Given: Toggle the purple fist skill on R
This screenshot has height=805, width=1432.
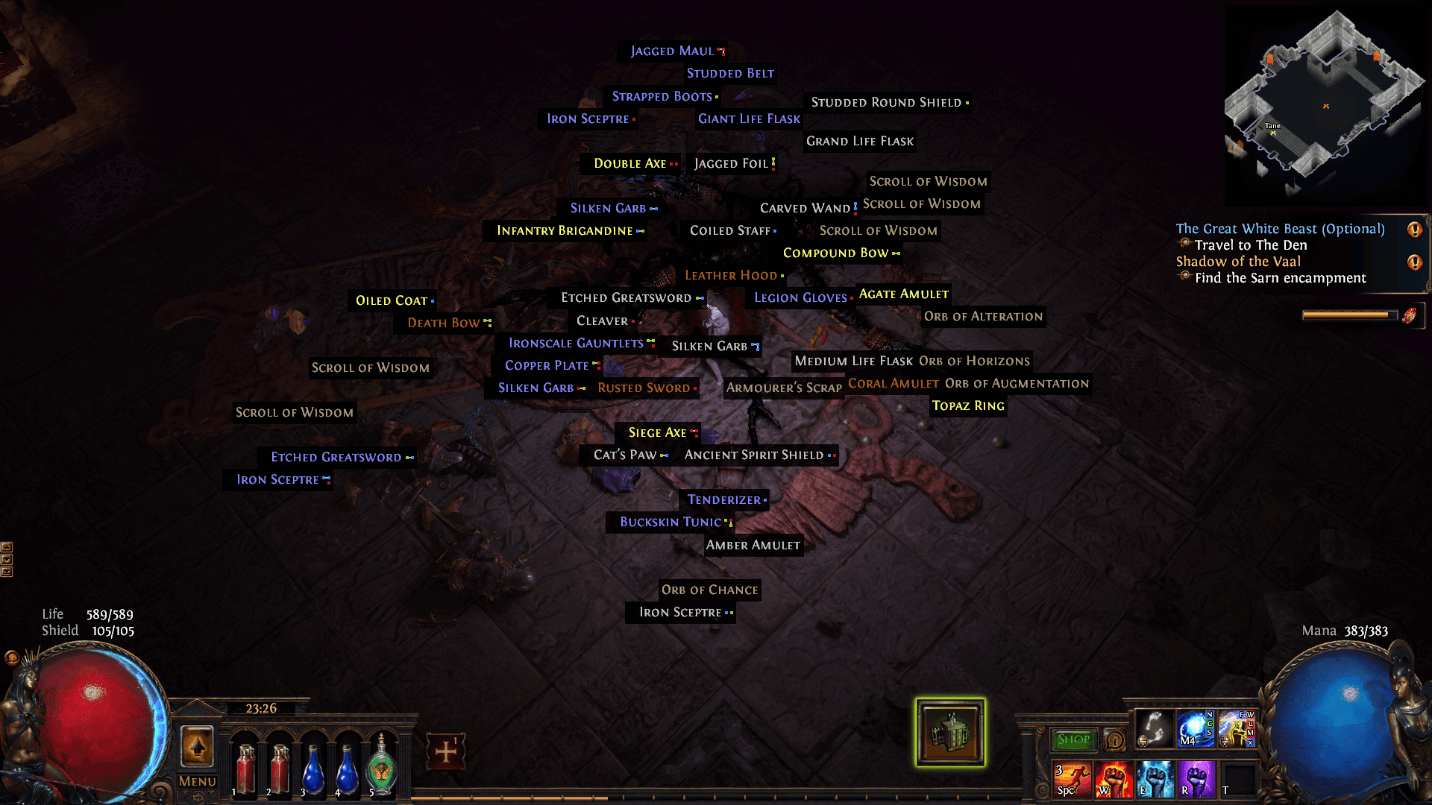Looking at the screenshot, I should 1195,779.
